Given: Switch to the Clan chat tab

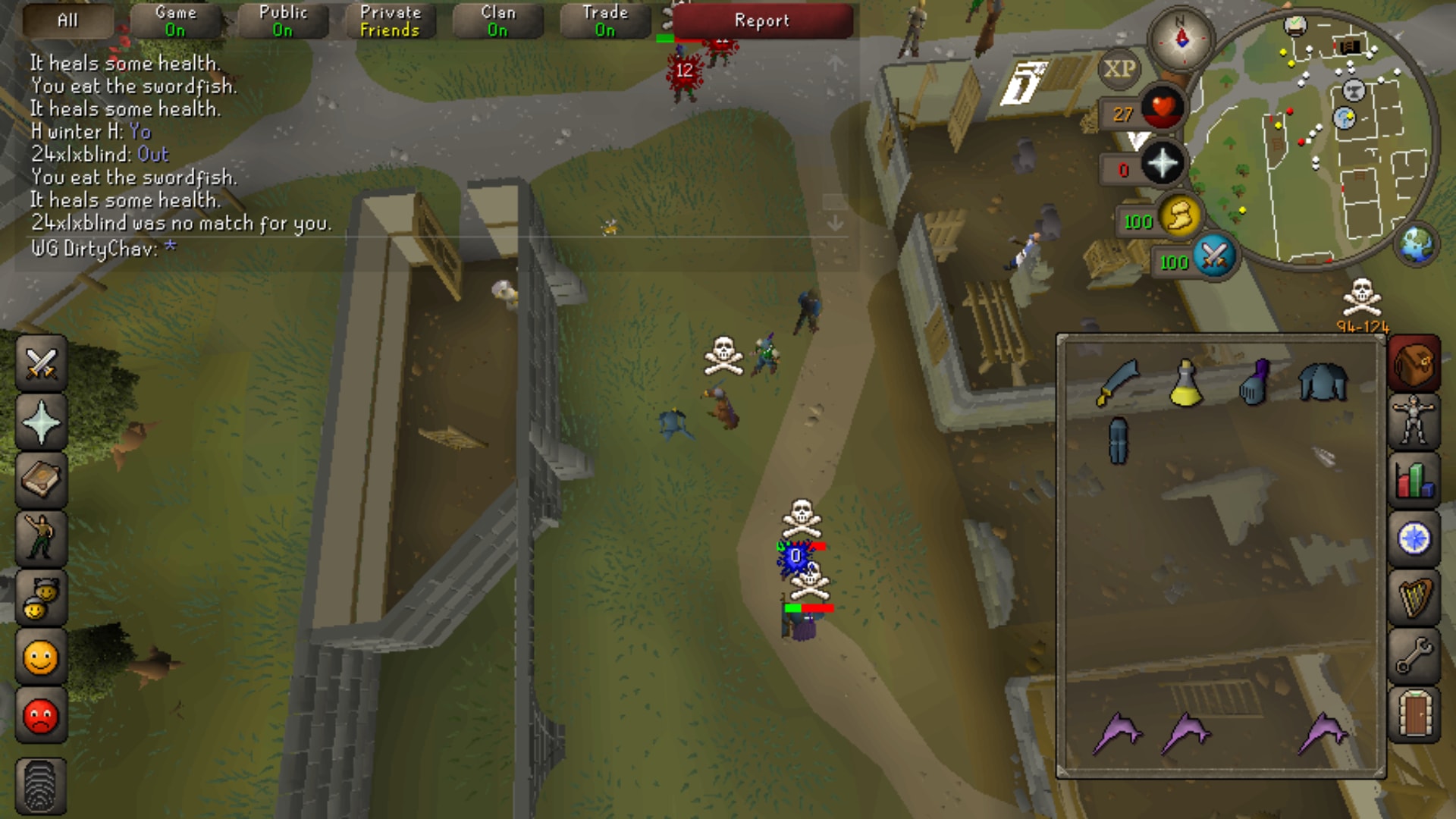Looking at the screenshot, I should click(497, 20).
